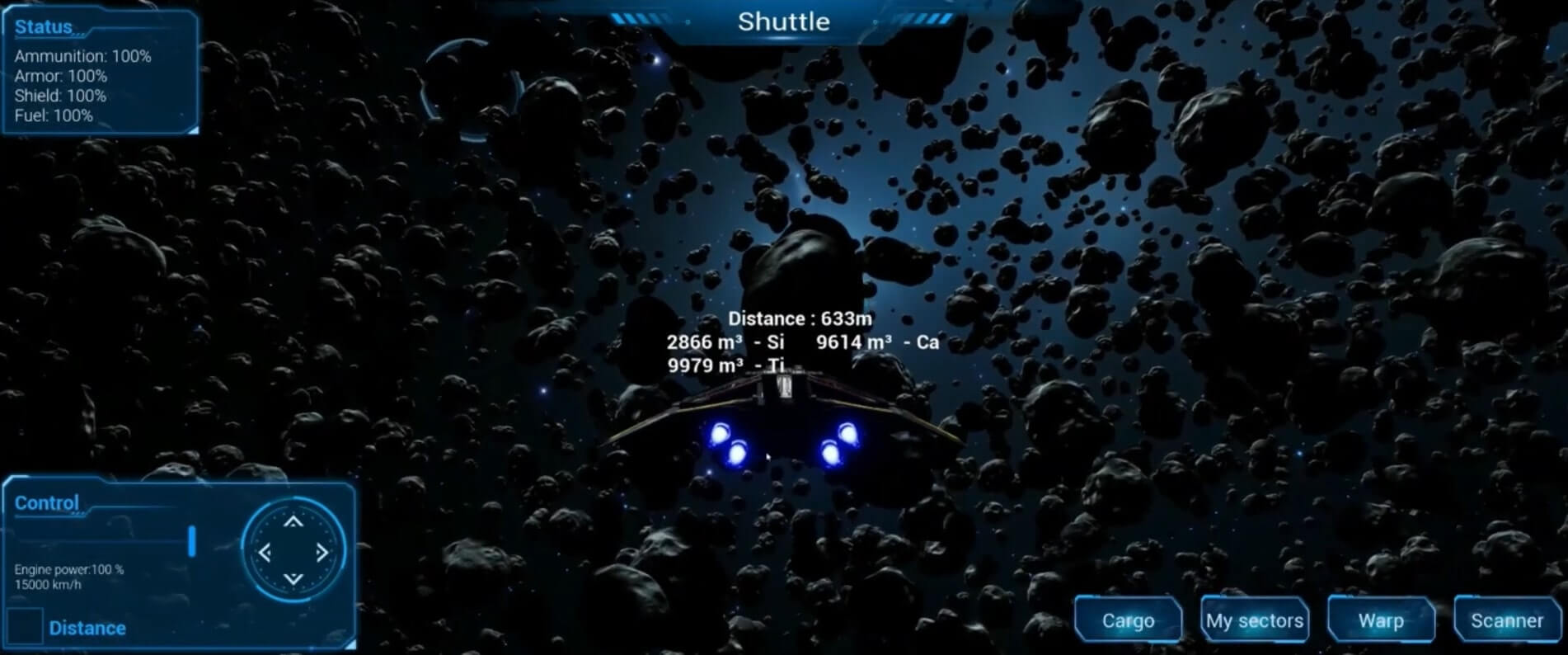Viewport: 1568px width, 655px height.
Task: Click the Status panel header
Action: [x=43, y=26]
